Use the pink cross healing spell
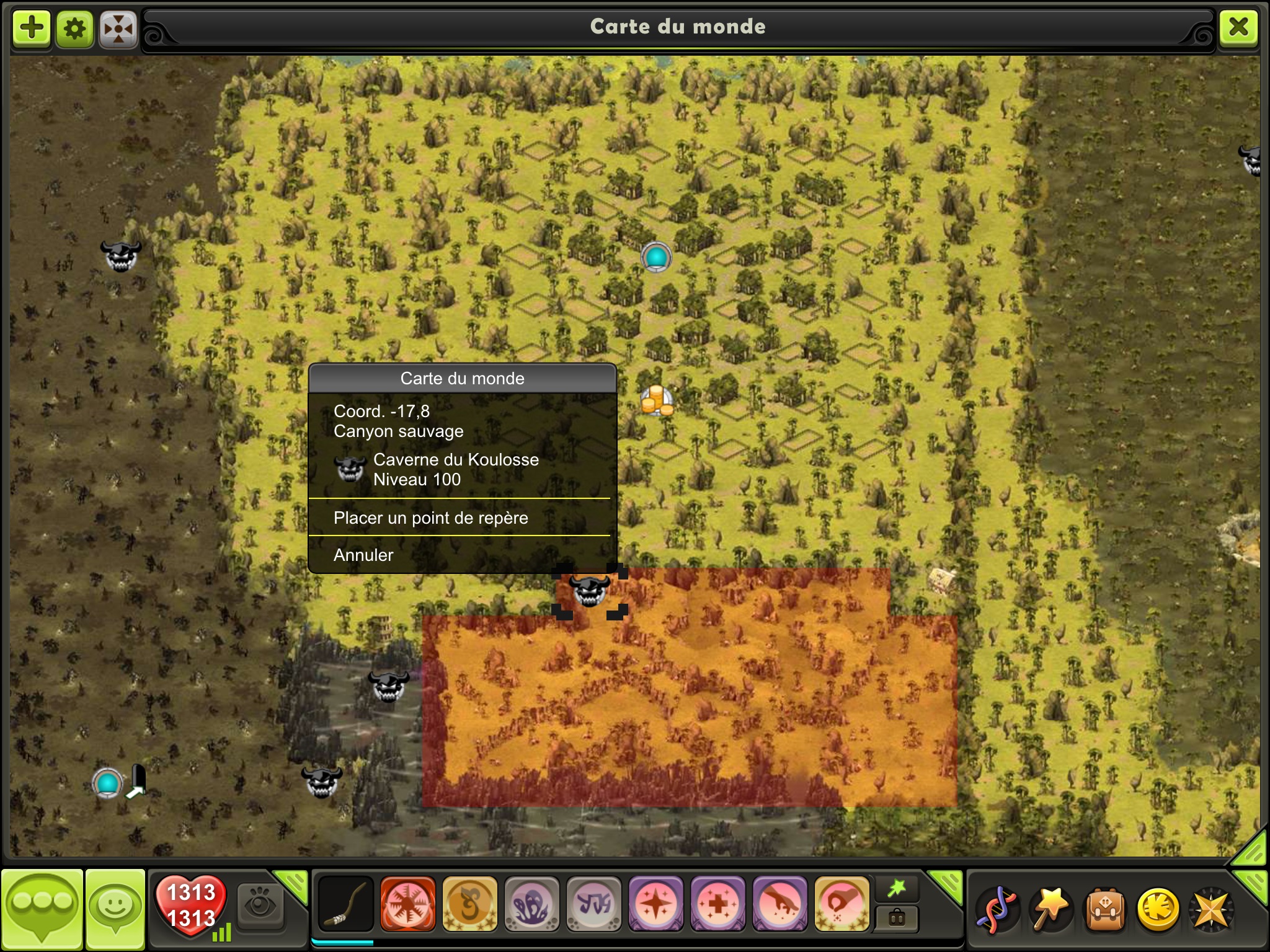 [x=717, y=904]
